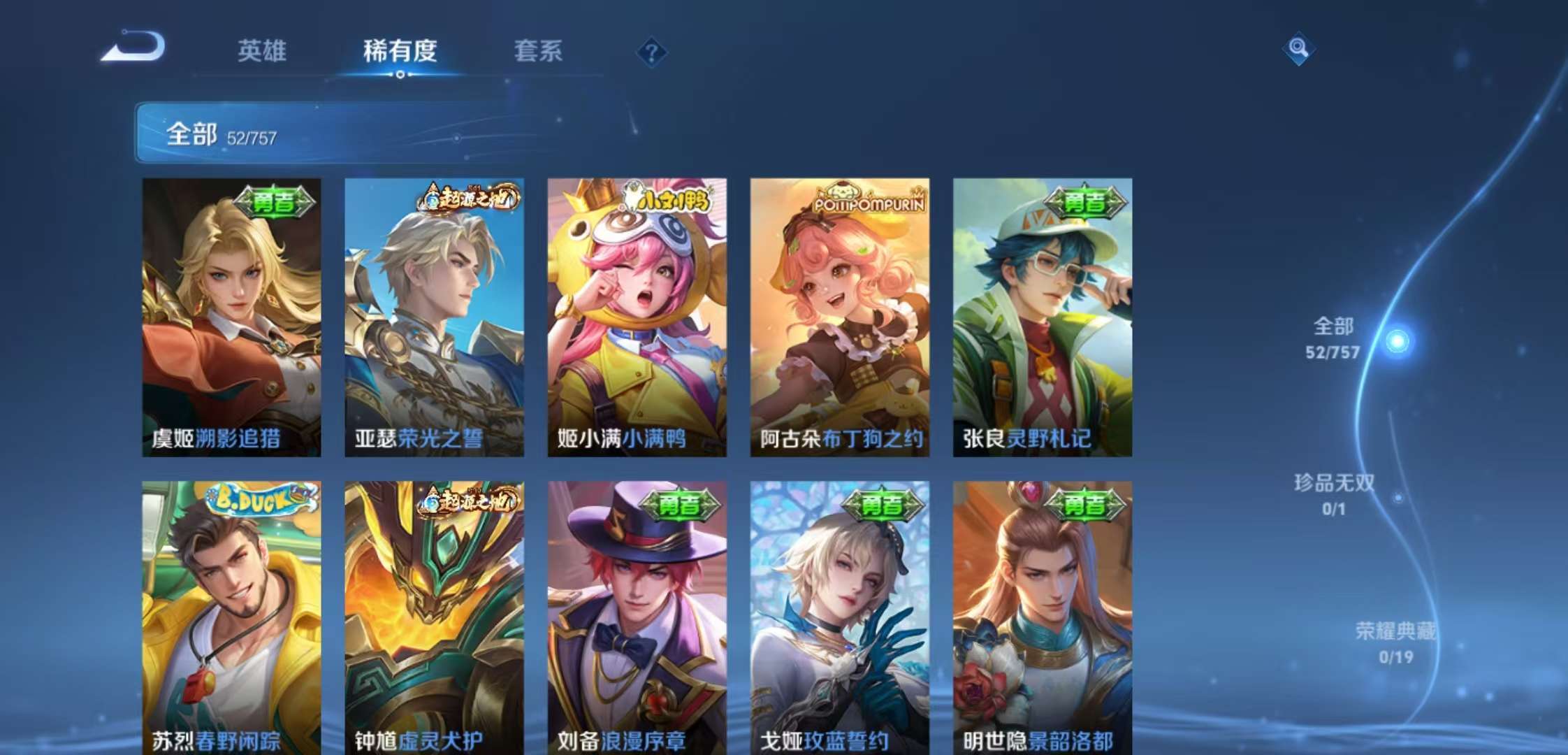Switch to the 英雄 tab
The width and height of the screenshot is (1568, 755).
(x=263, y=52)
